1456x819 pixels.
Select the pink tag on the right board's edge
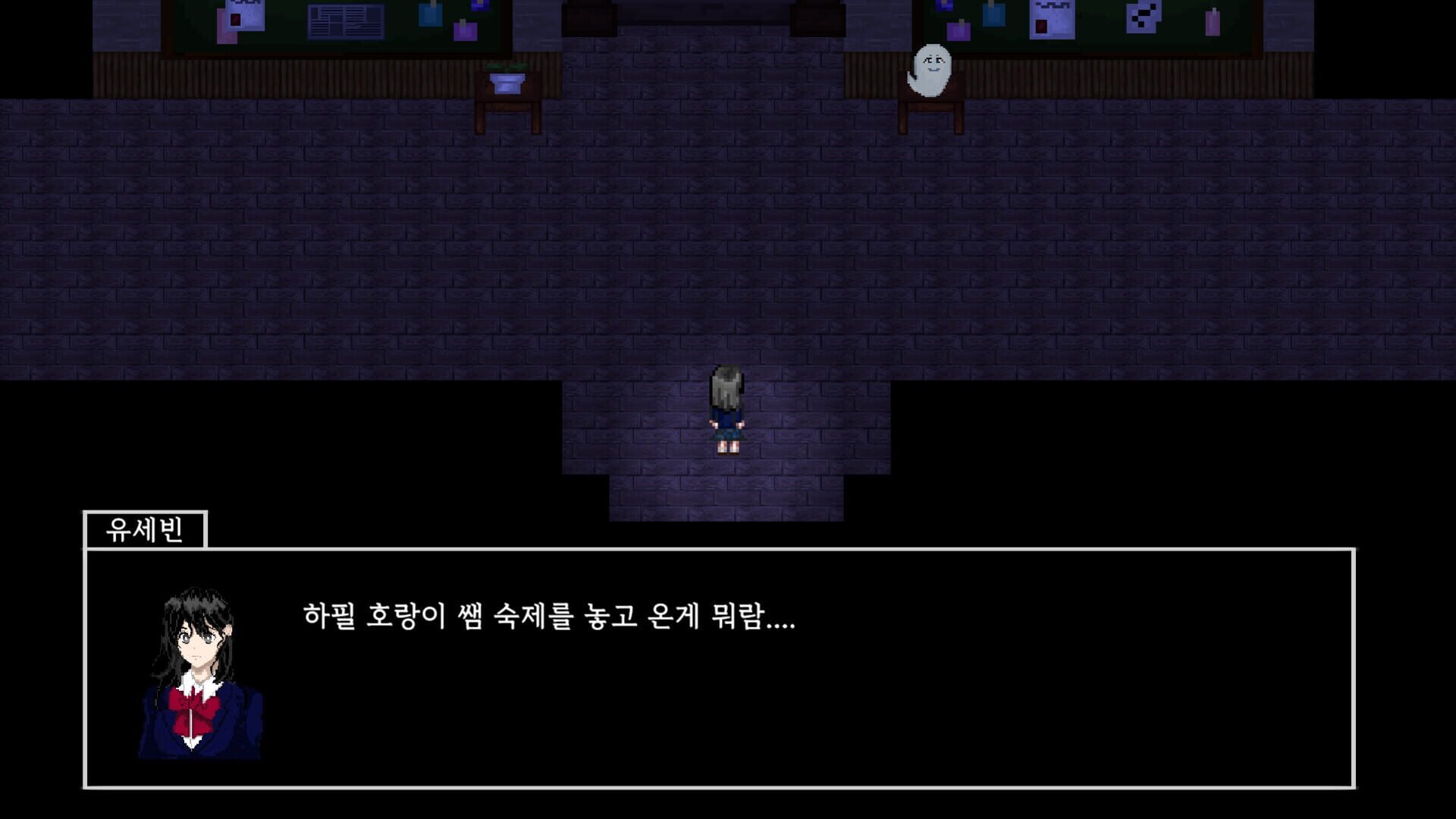click(1213, 21)
